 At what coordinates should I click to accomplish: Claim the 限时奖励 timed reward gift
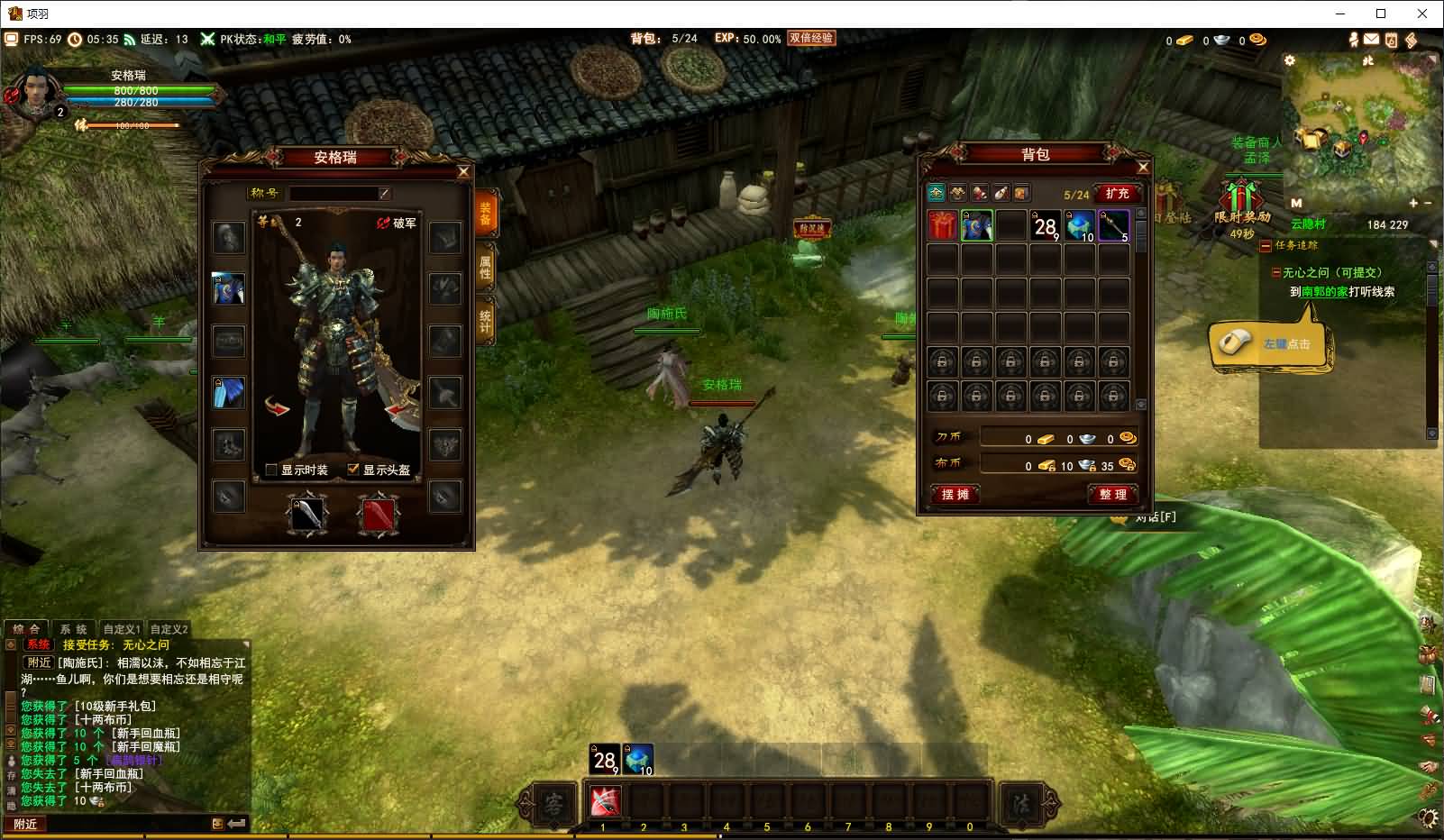pyautogui.click(x=1241, y=198)
